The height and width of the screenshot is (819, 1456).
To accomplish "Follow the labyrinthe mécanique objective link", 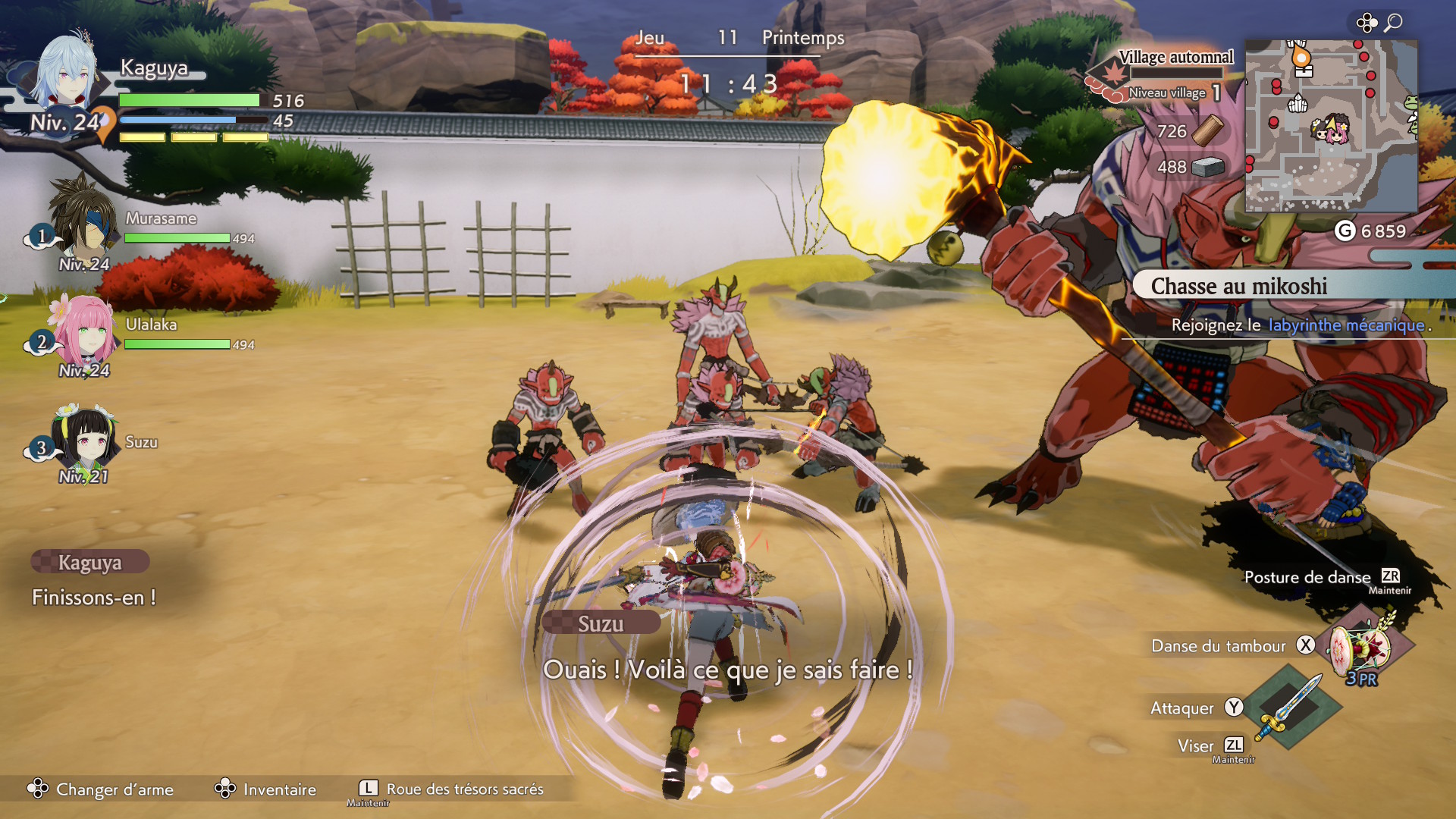I will pyautogui.click(x=1346, y=325).
